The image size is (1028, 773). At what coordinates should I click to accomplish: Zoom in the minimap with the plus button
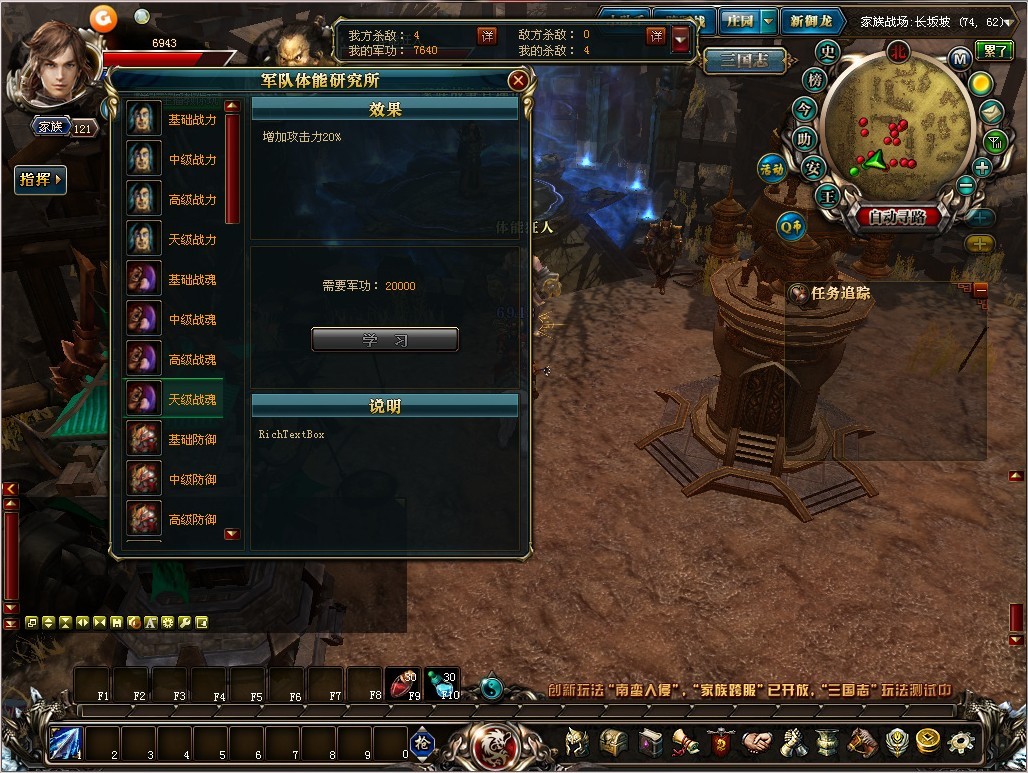pos(982,167)
